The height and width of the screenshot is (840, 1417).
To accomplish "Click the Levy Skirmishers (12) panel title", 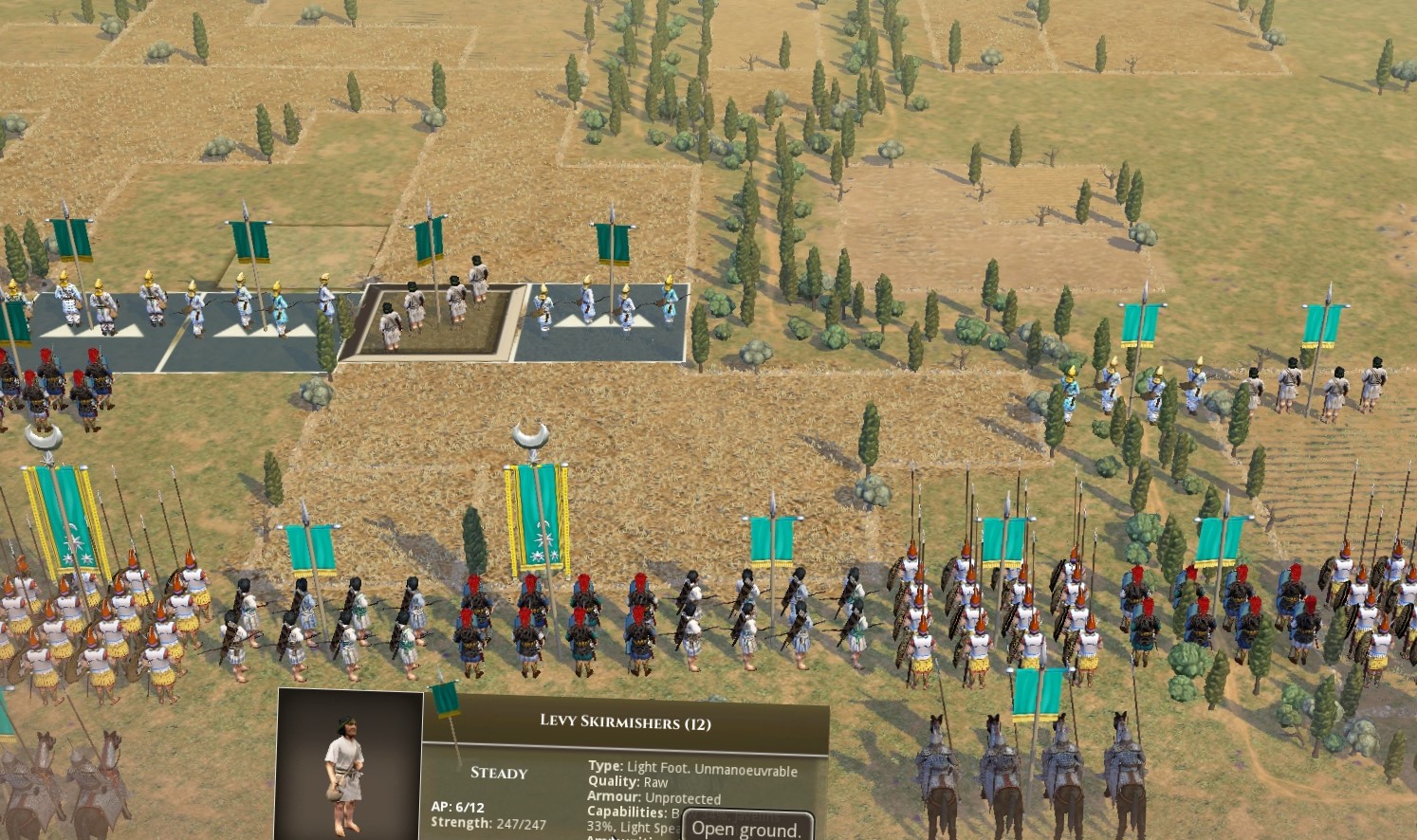I will 625,722.
